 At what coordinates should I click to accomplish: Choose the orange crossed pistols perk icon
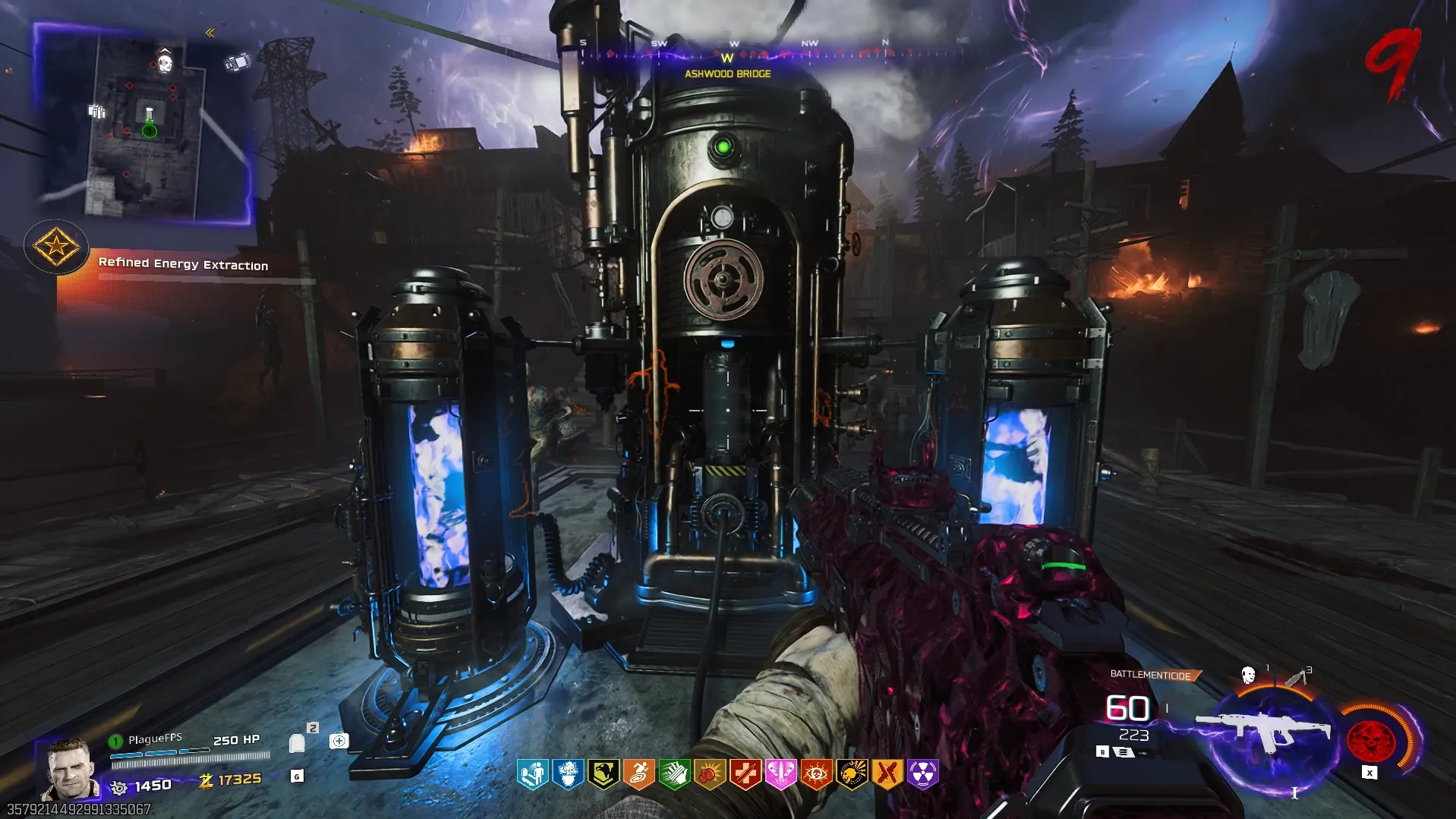(x=887, y=774)
